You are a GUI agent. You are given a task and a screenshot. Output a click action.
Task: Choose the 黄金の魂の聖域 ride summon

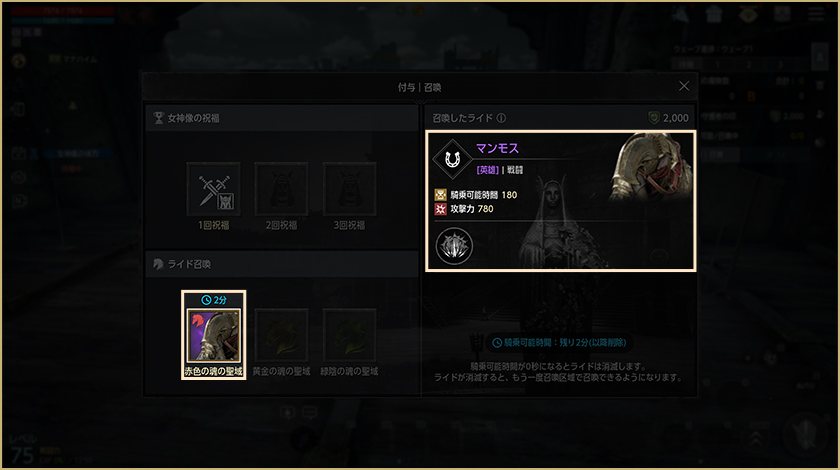[x=281, y=335]
